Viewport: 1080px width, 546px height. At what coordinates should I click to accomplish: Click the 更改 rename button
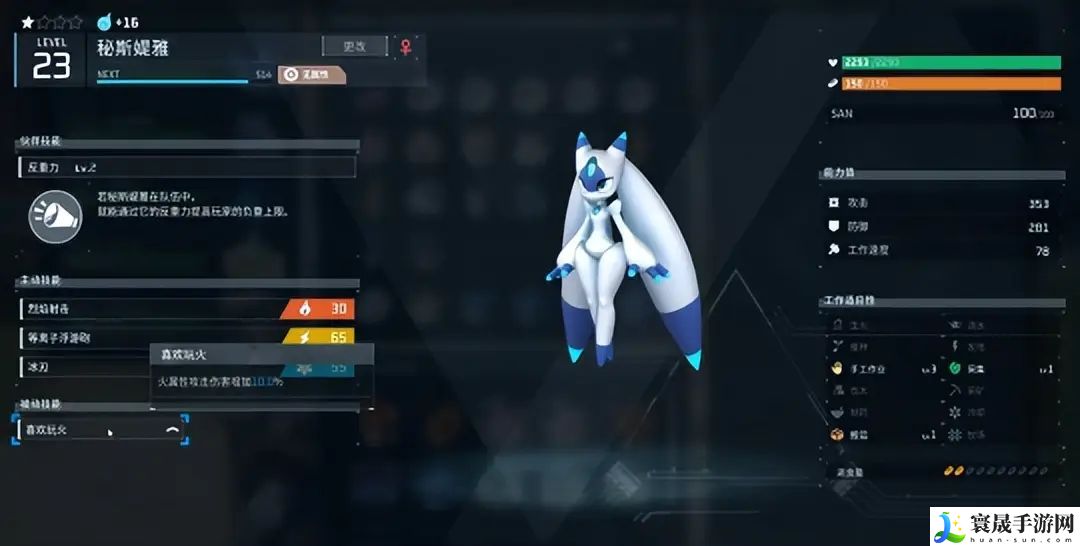coord(354,46)
